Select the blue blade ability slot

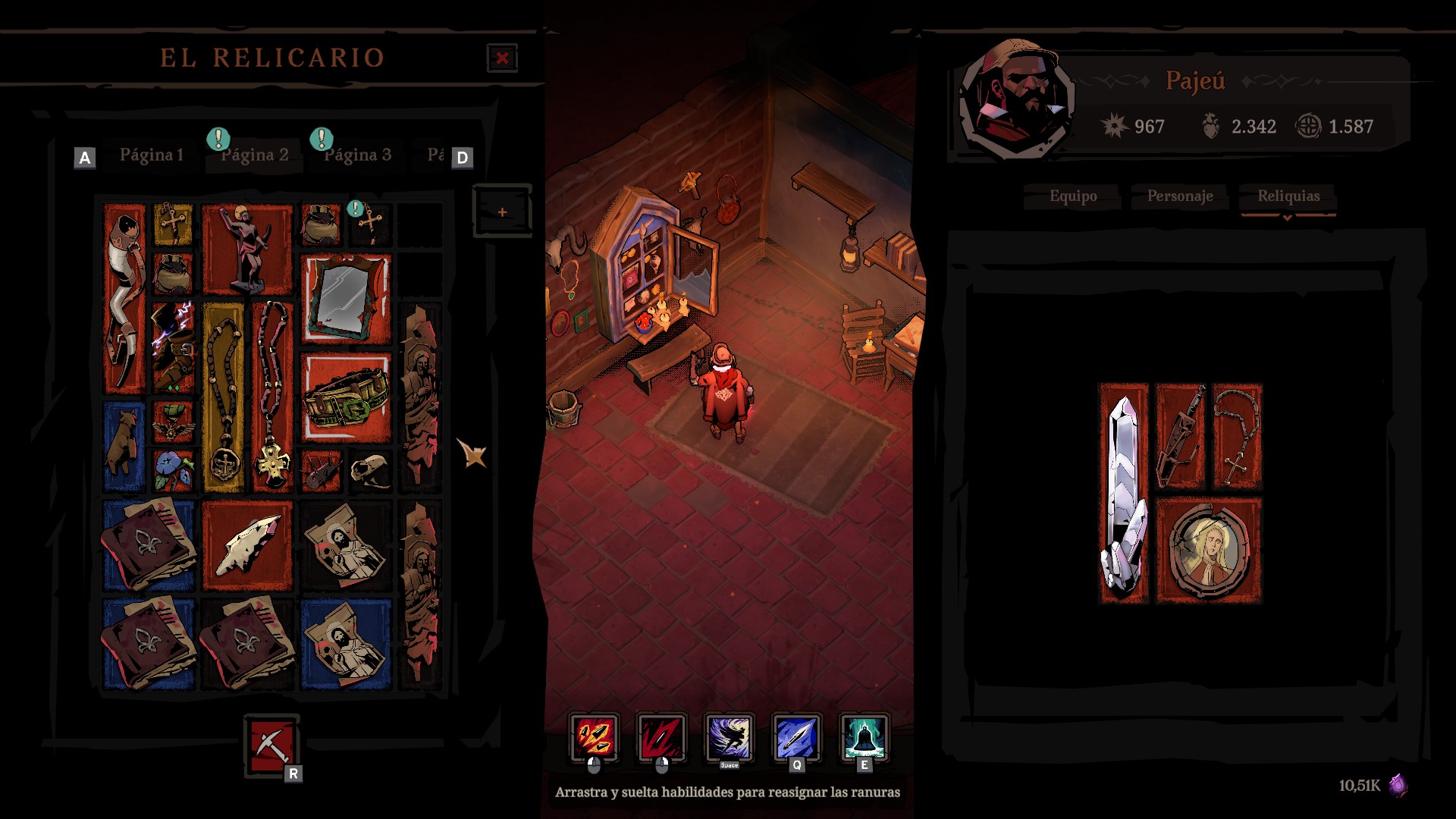tap(796, 737)
